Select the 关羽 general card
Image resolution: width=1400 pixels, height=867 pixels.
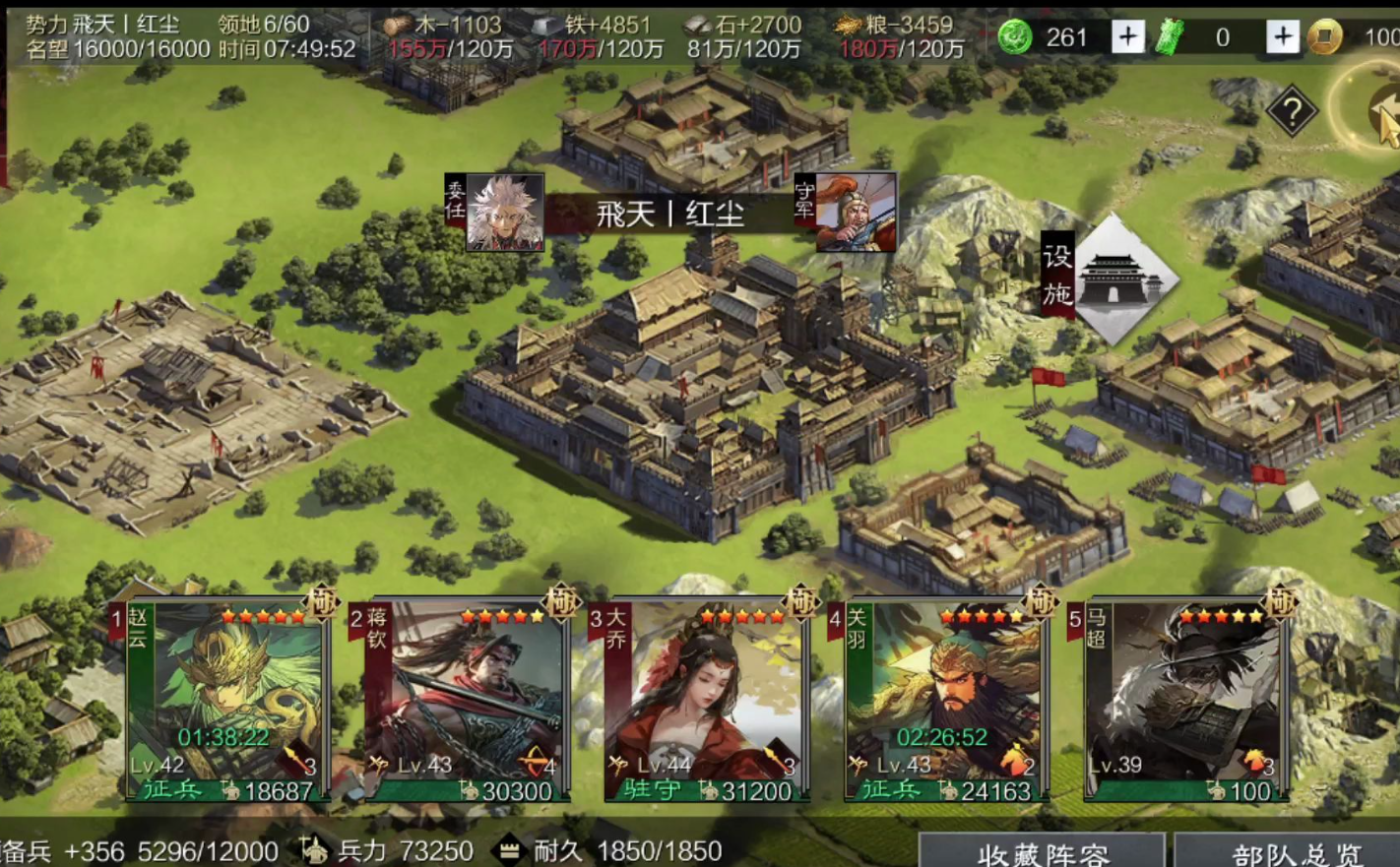pyautogui.click(x=945, y=701)
